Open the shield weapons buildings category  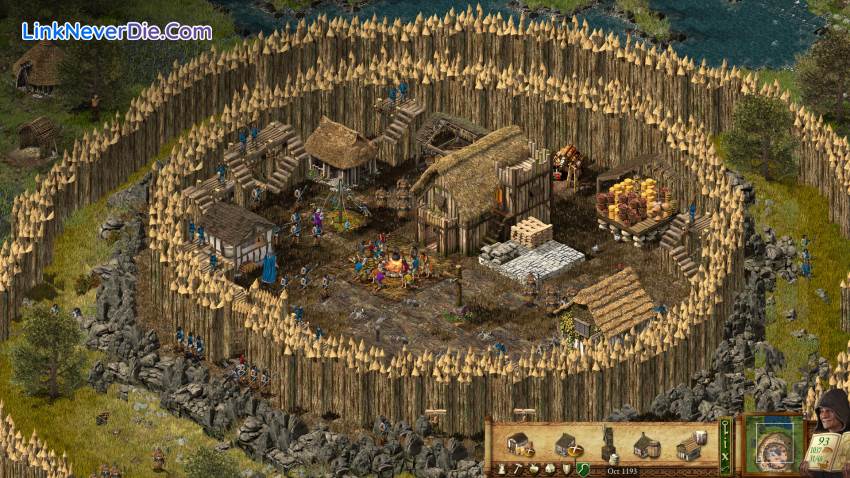tap(566, 468)
